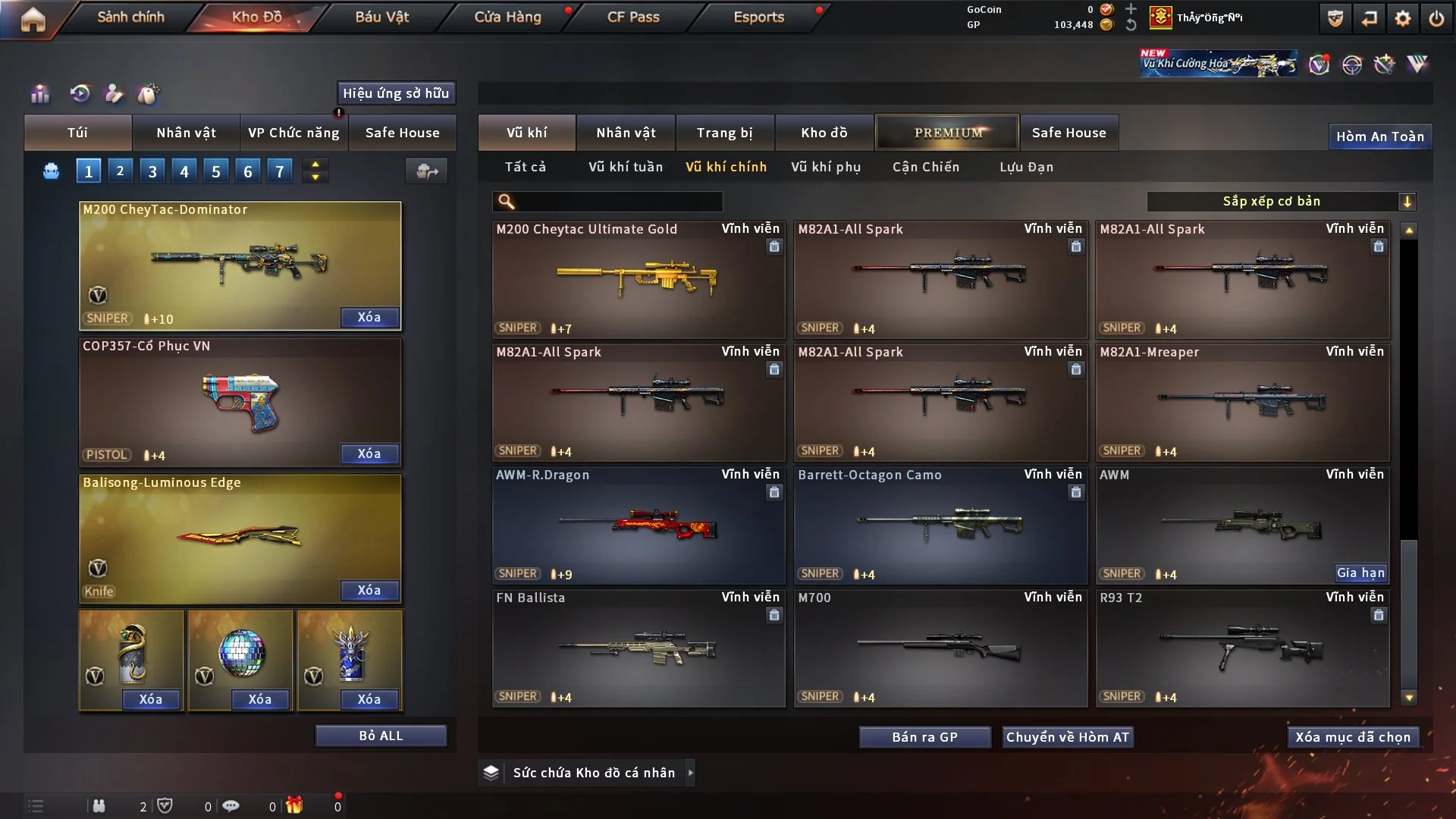This screenshot has width=1456, height=819.
Task: Open the Hòm An Toàn button
Action: [1379, 136]
